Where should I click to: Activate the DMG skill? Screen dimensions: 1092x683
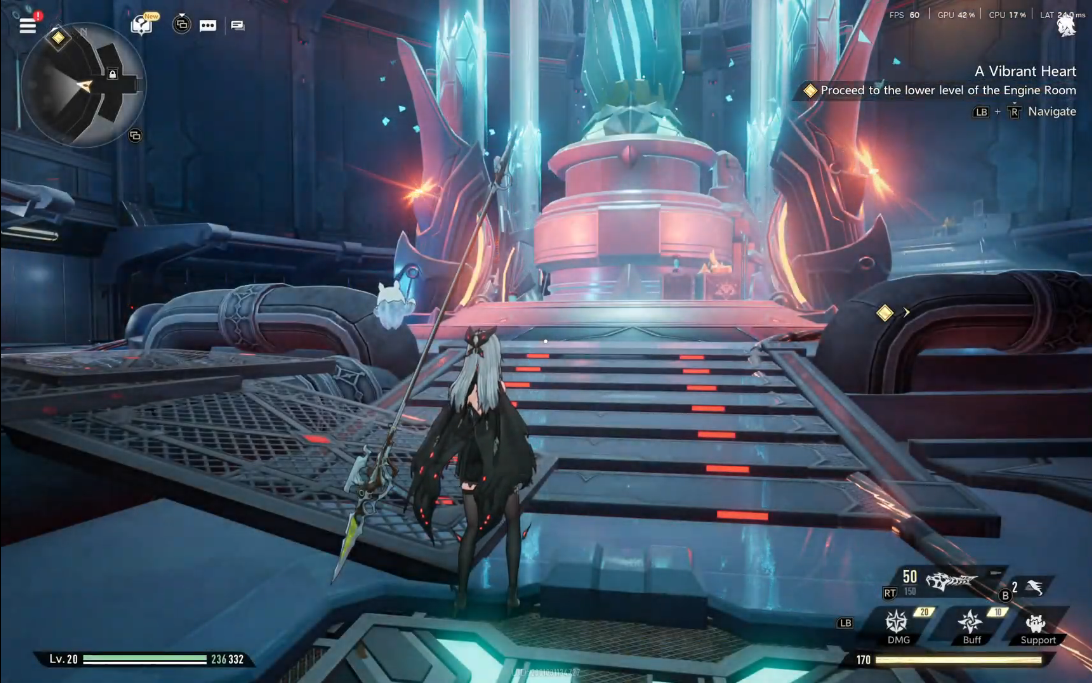click(897, 621)
